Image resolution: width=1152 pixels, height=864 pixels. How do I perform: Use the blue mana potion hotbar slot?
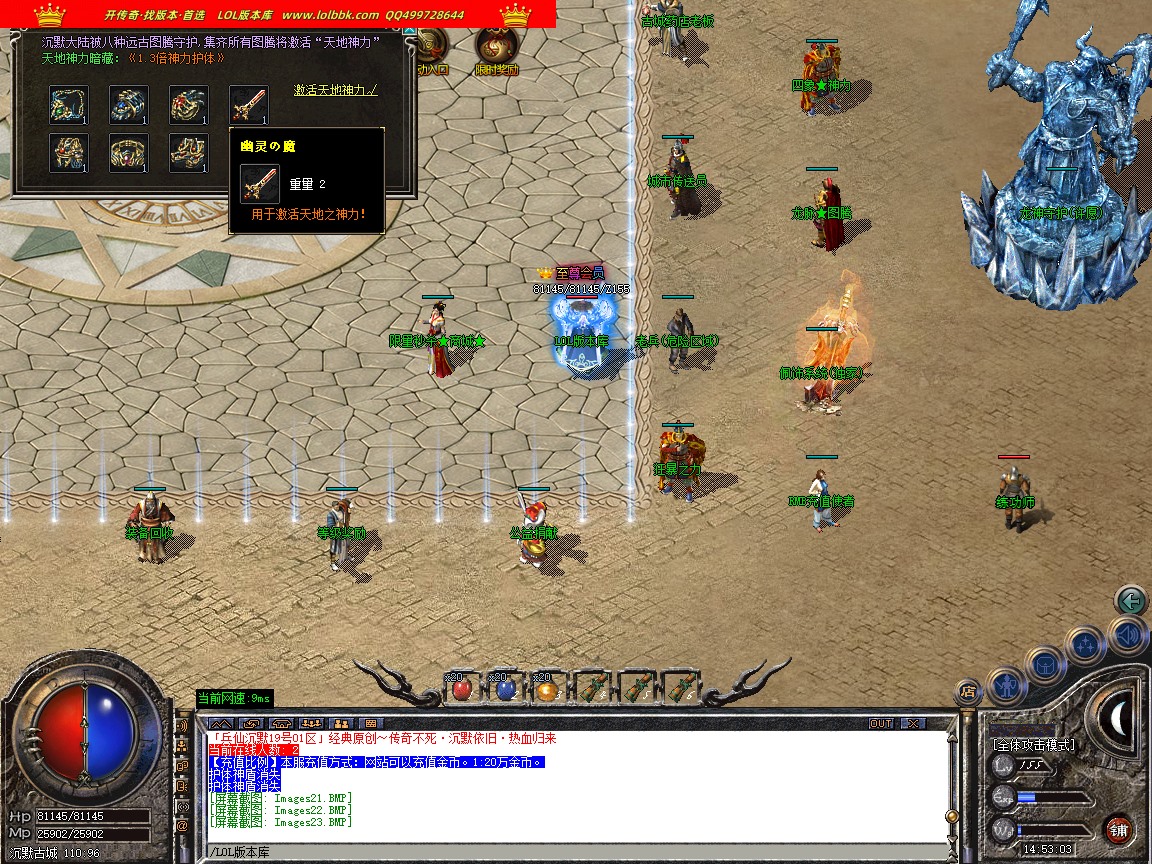(505, 688)
